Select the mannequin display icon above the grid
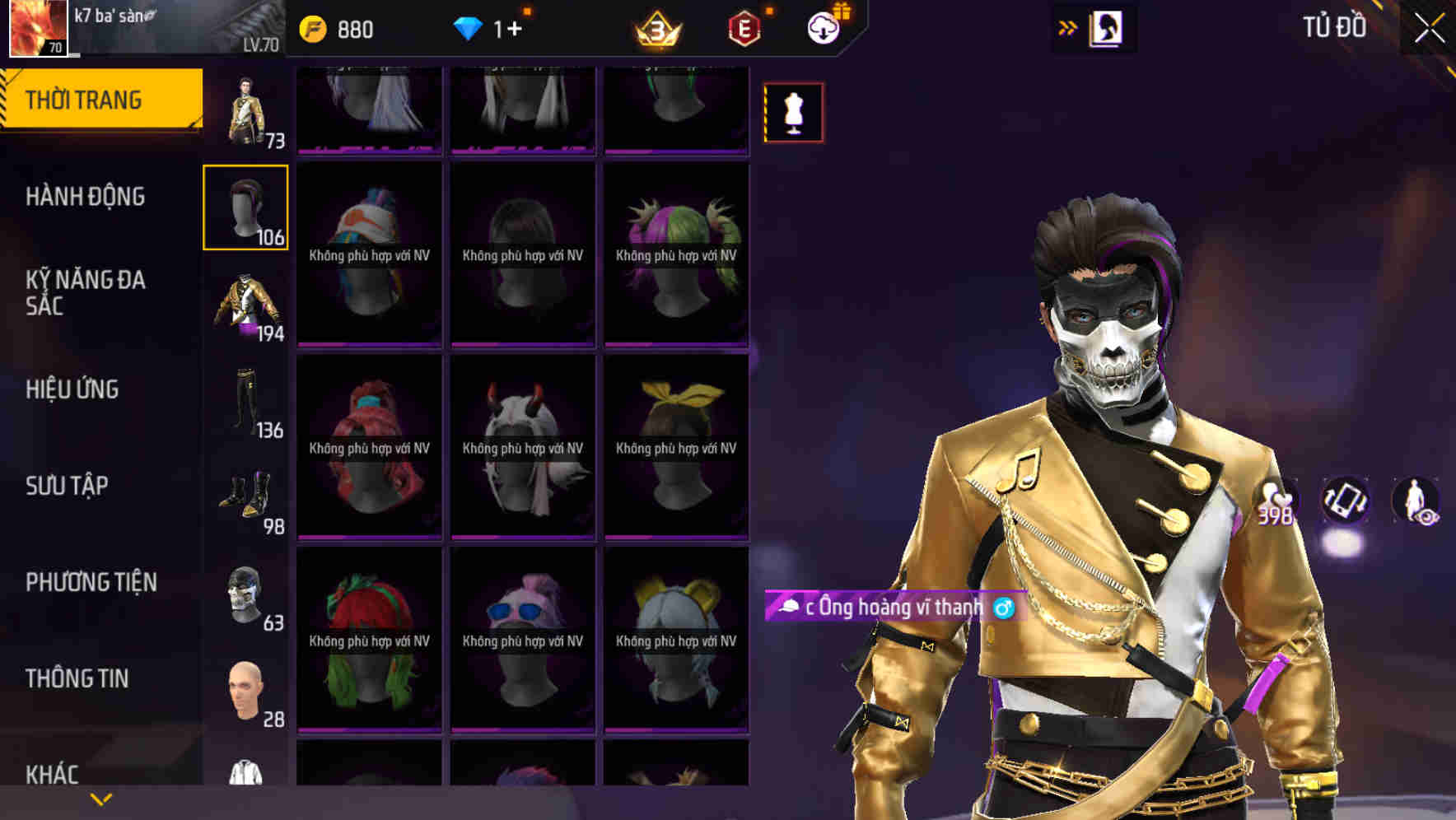Image resolution: width=1456 pixels, height=820 pixels. [x=793, y=112]
